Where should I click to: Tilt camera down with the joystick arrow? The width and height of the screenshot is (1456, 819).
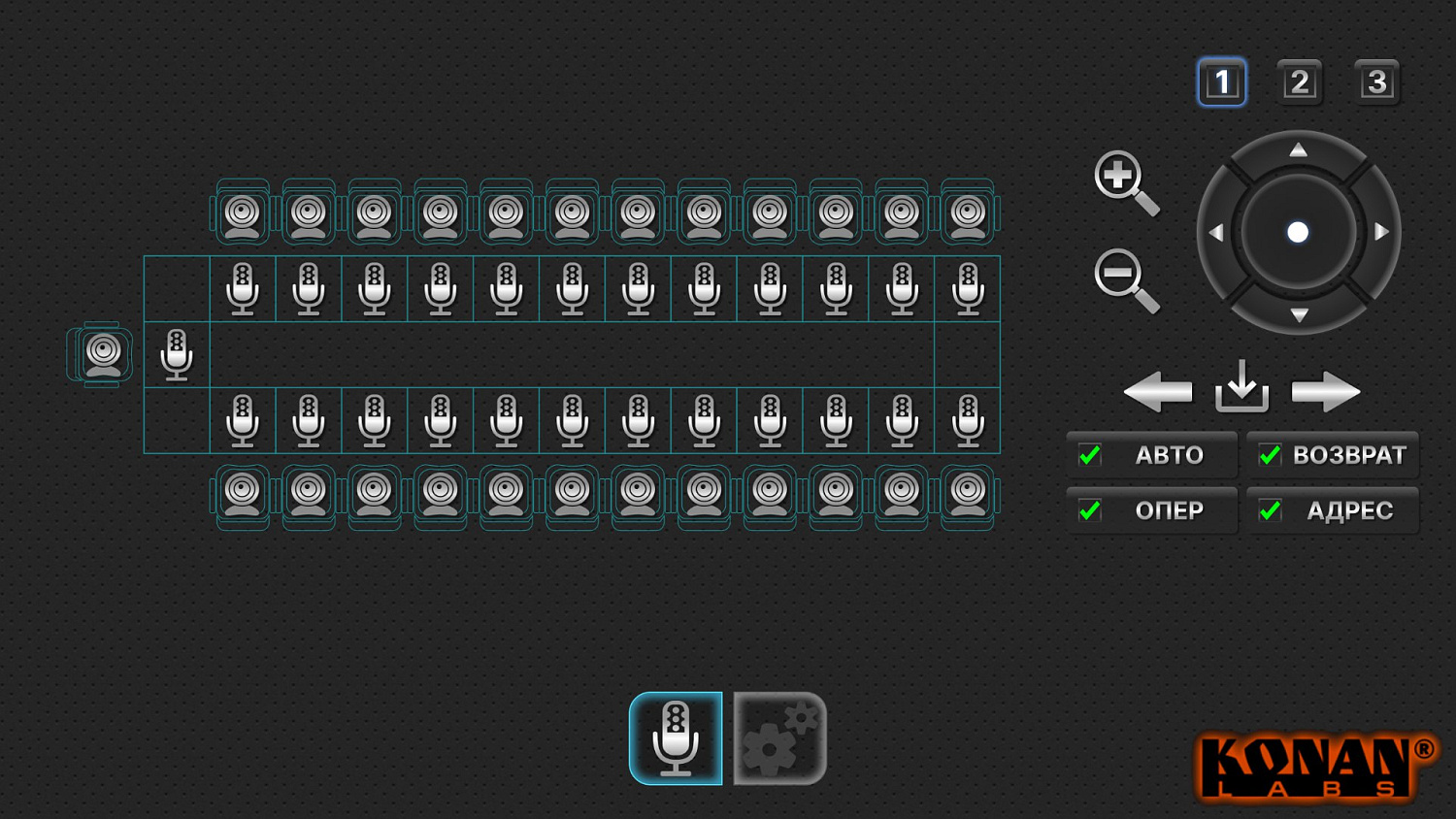tap(1299, 314)
